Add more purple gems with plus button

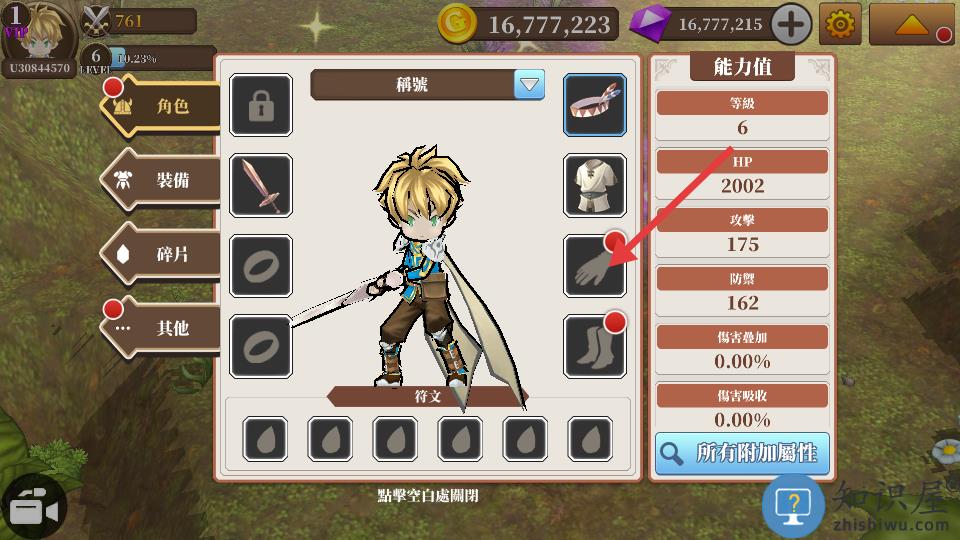791,24
